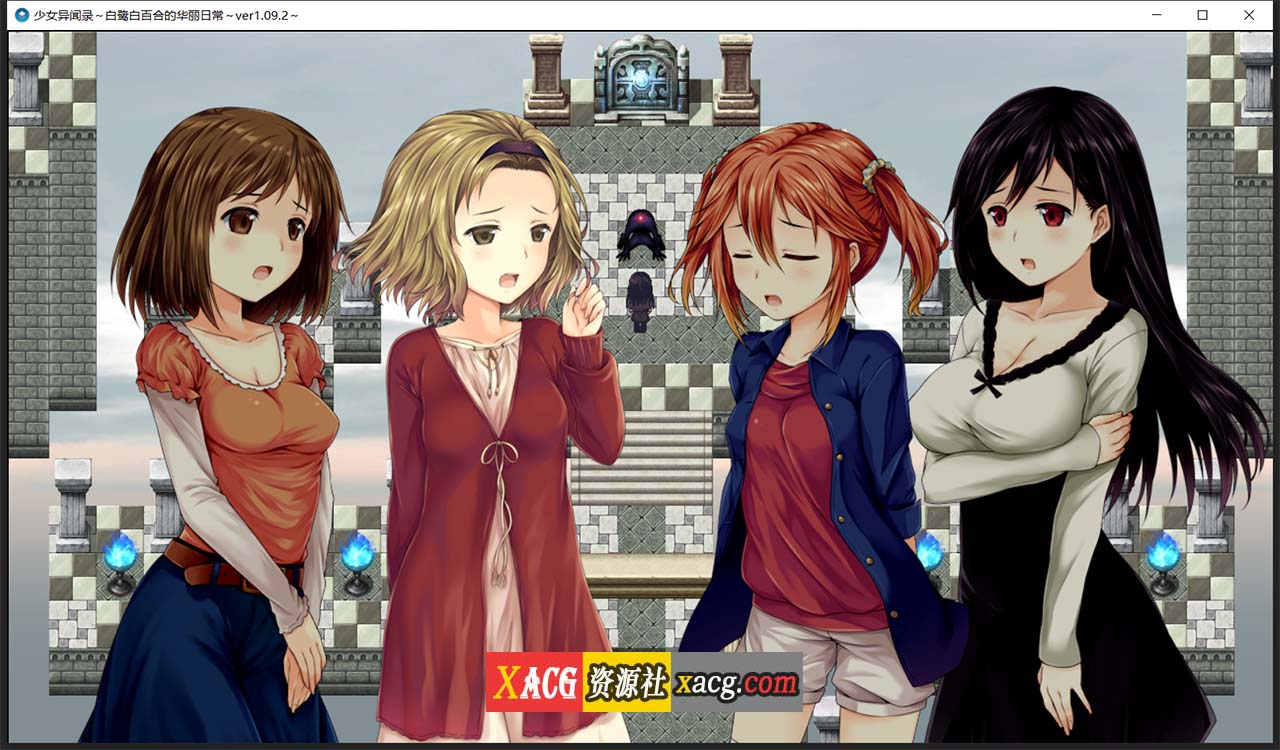Maximize the game window
Viewport: 1280px width, 750px height.
pos(1200,15)
